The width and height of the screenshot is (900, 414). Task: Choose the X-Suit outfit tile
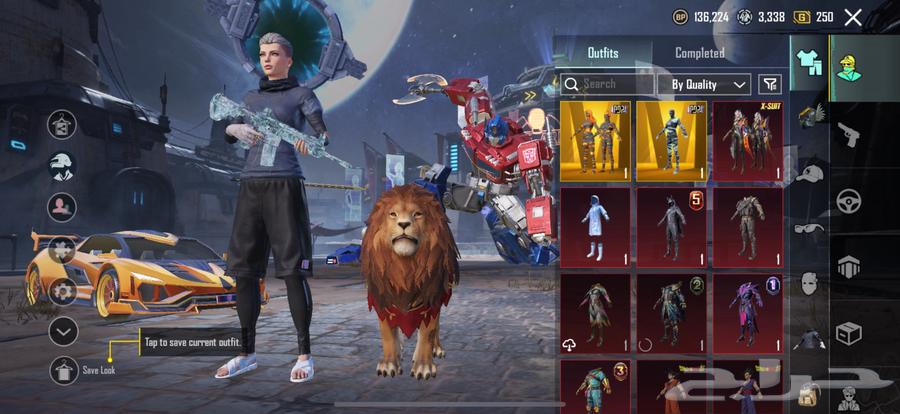click(747, 140)
